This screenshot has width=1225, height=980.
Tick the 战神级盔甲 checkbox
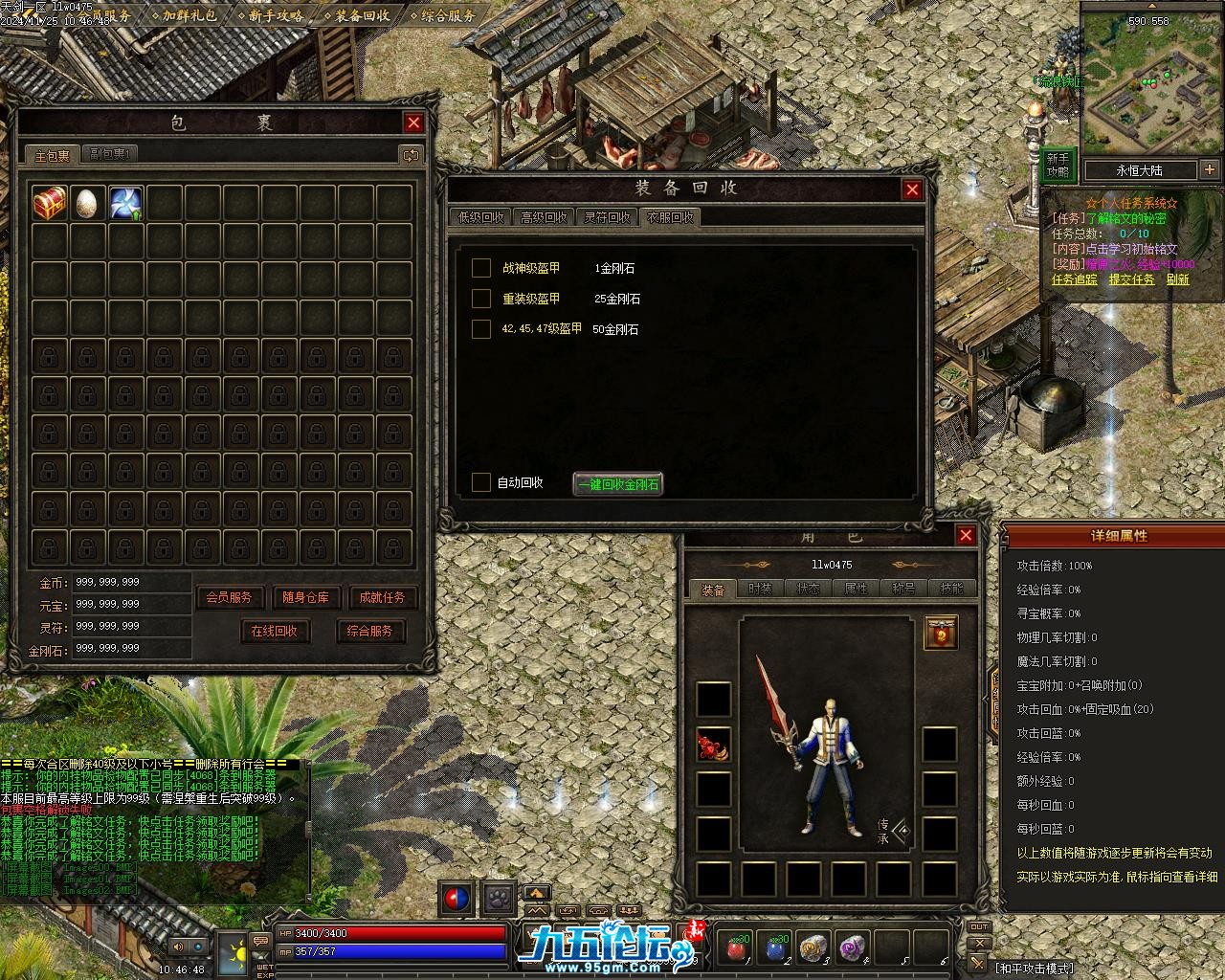[481, 268]
